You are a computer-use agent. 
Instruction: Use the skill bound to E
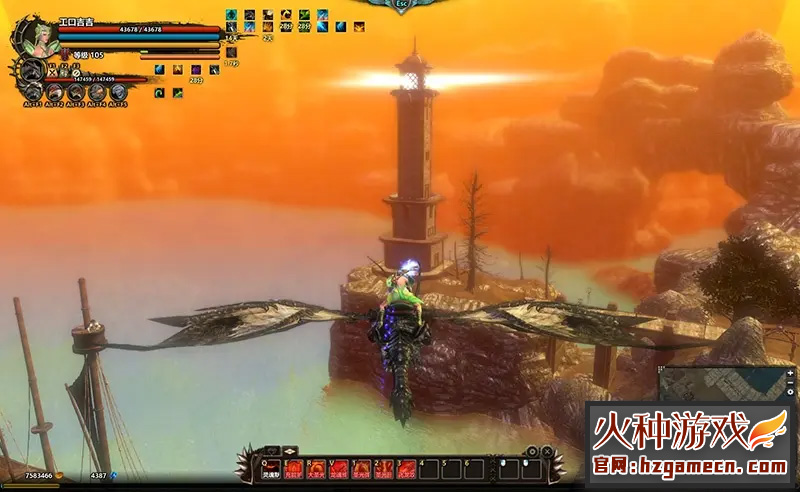295,469
